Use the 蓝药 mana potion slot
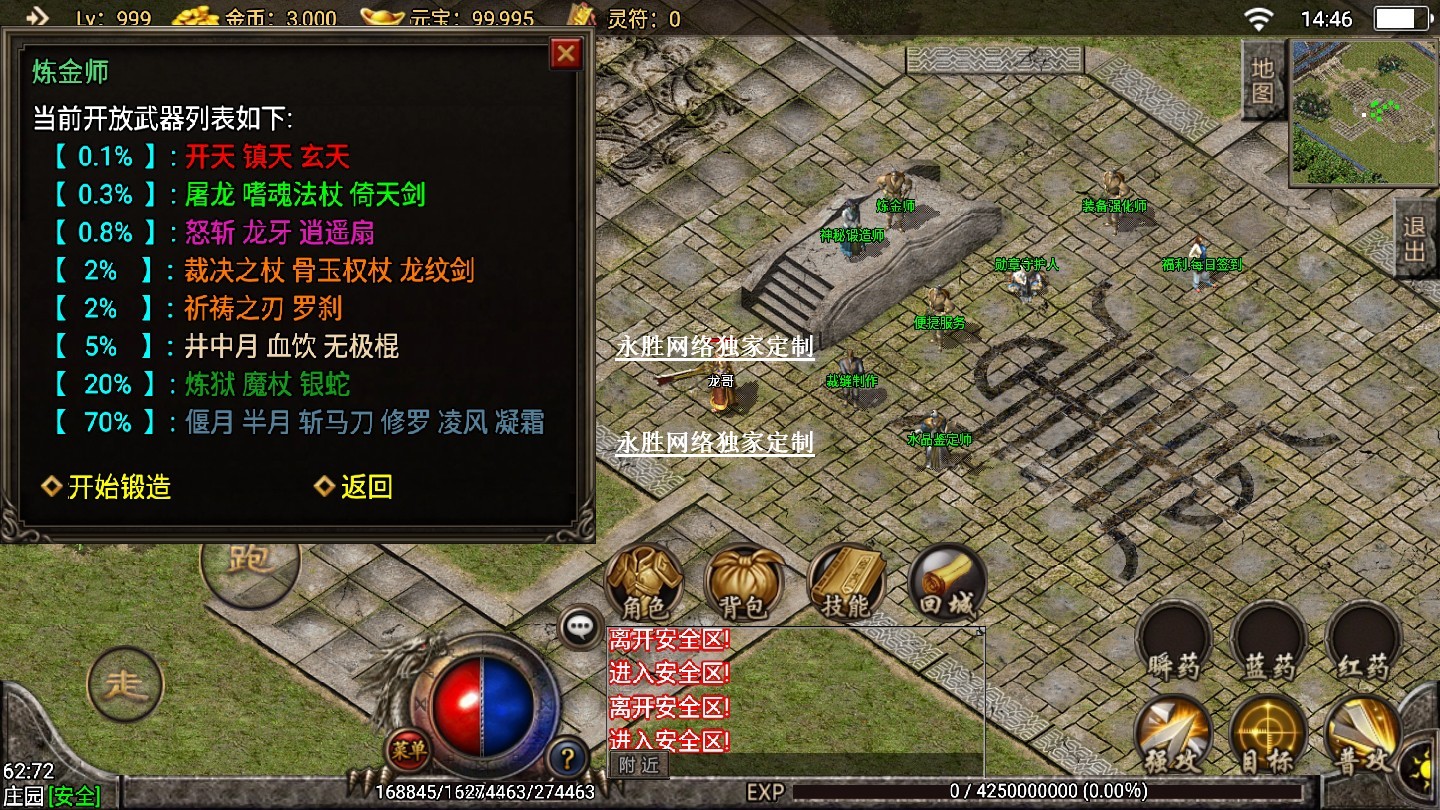The width and height of the screenshot is (1440, 810). [1269, 642]
